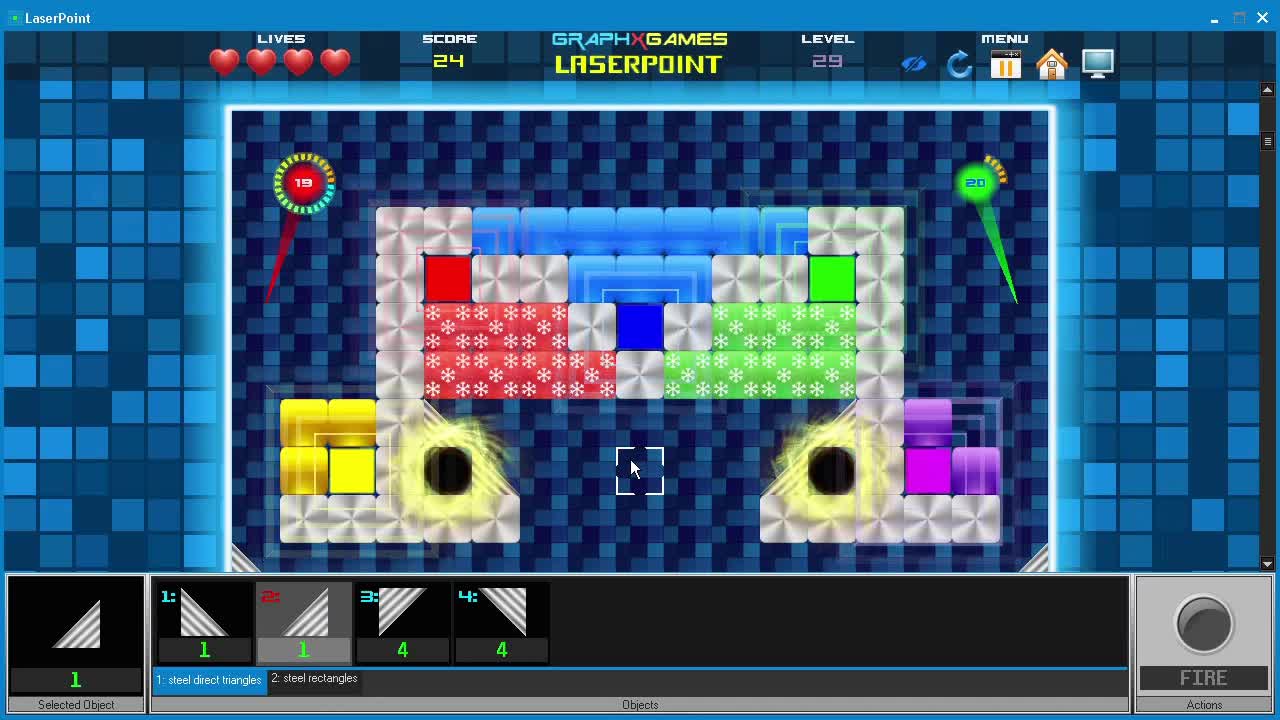
Task: Toggle the red timer badge showing 19
Action: (303, 182)
